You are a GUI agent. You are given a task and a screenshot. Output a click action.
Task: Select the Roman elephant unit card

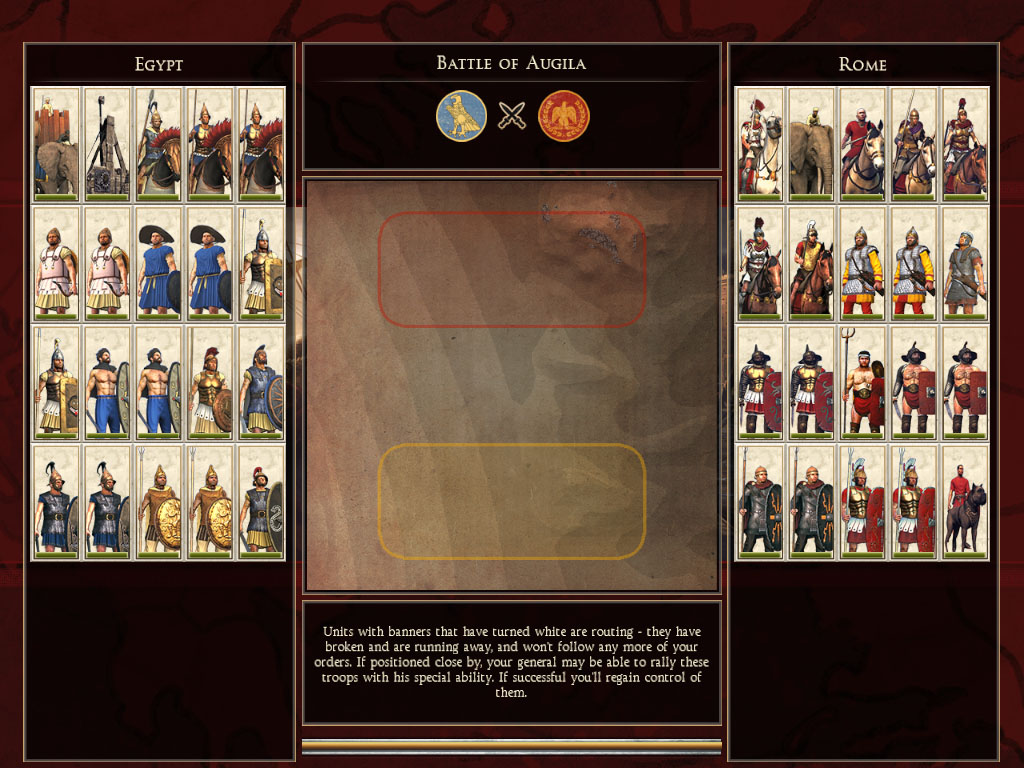click(x=811, y=143)
